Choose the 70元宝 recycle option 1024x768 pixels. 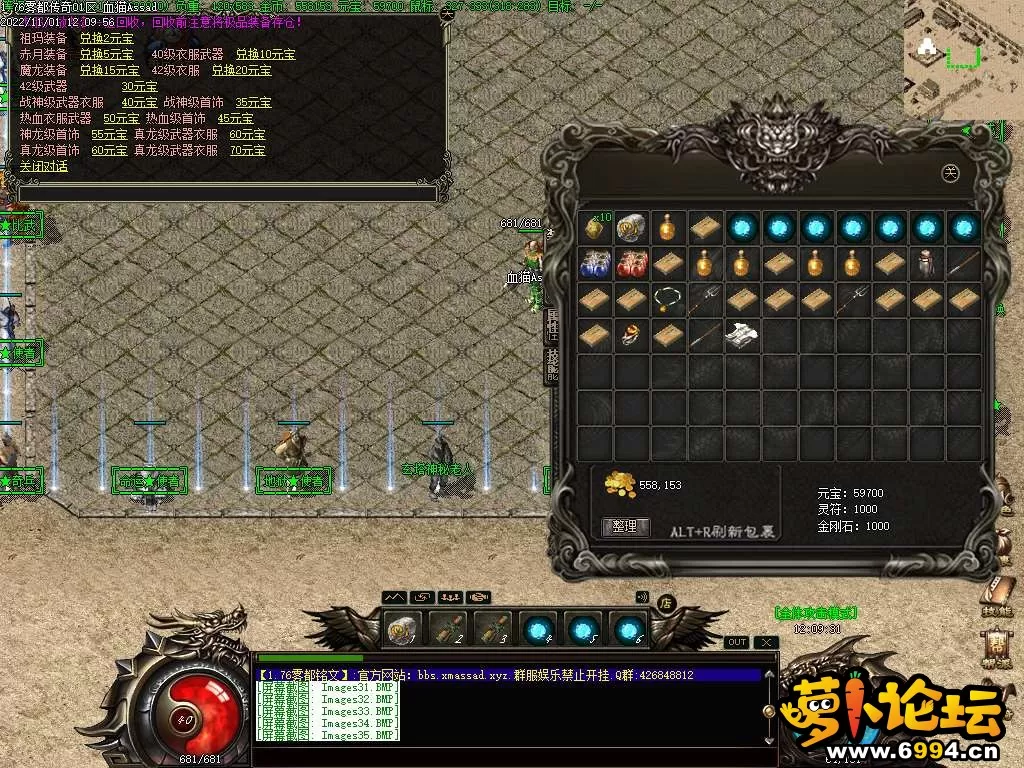[247, 150]
